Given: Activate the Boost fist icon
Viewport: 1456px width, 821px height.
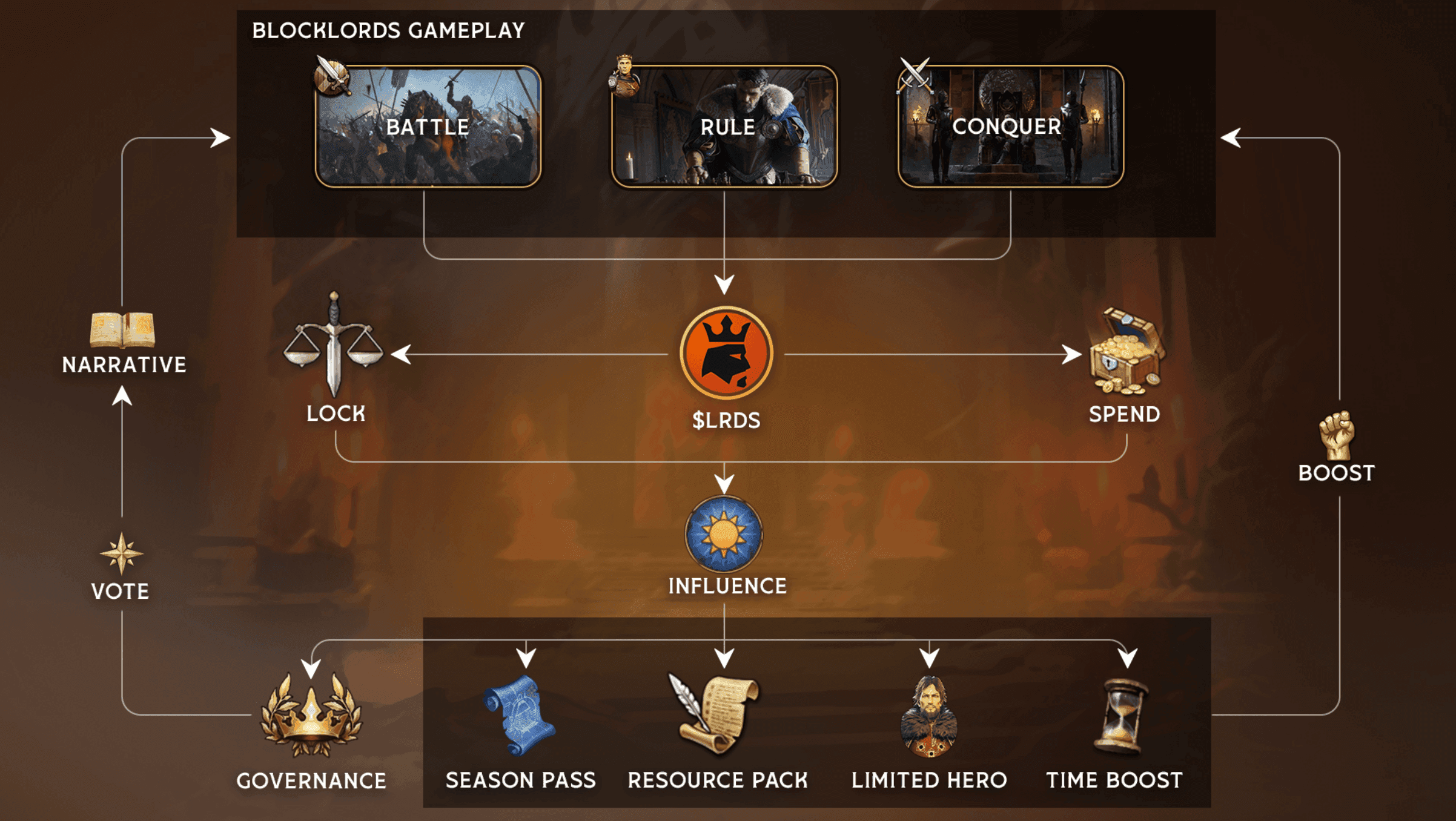Looking at the screenshot, I should pos(1337,436).
